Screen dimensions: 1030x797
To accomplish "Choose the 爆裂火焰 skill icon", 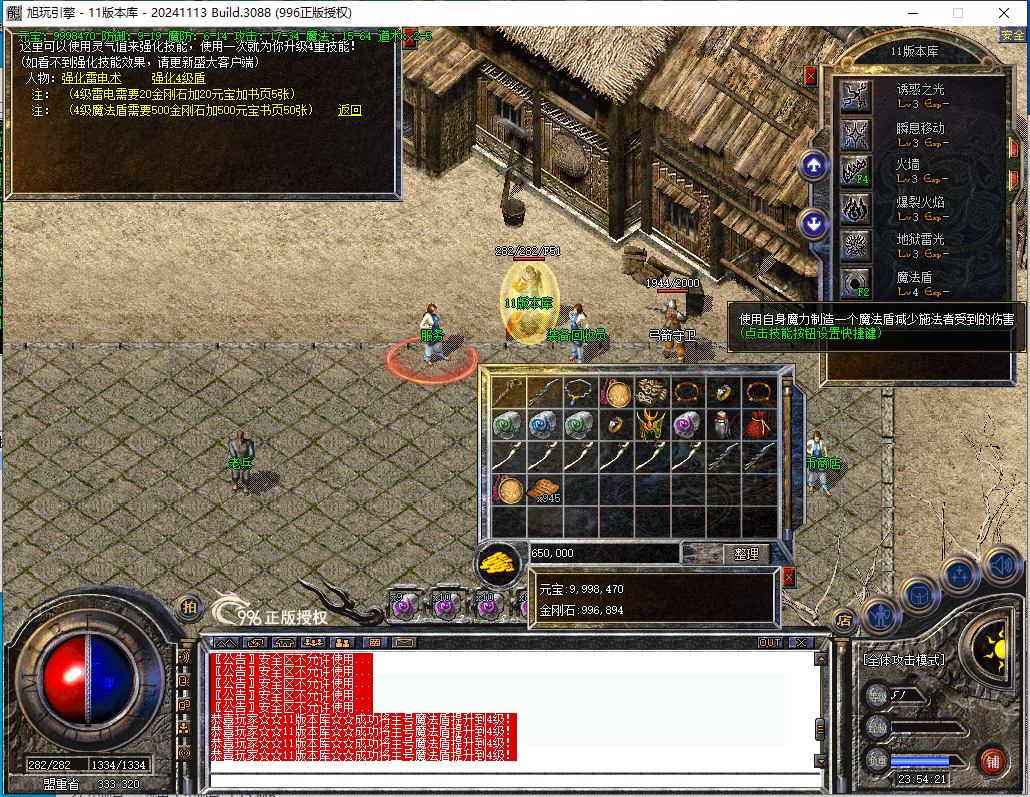I will coord(856,208).
